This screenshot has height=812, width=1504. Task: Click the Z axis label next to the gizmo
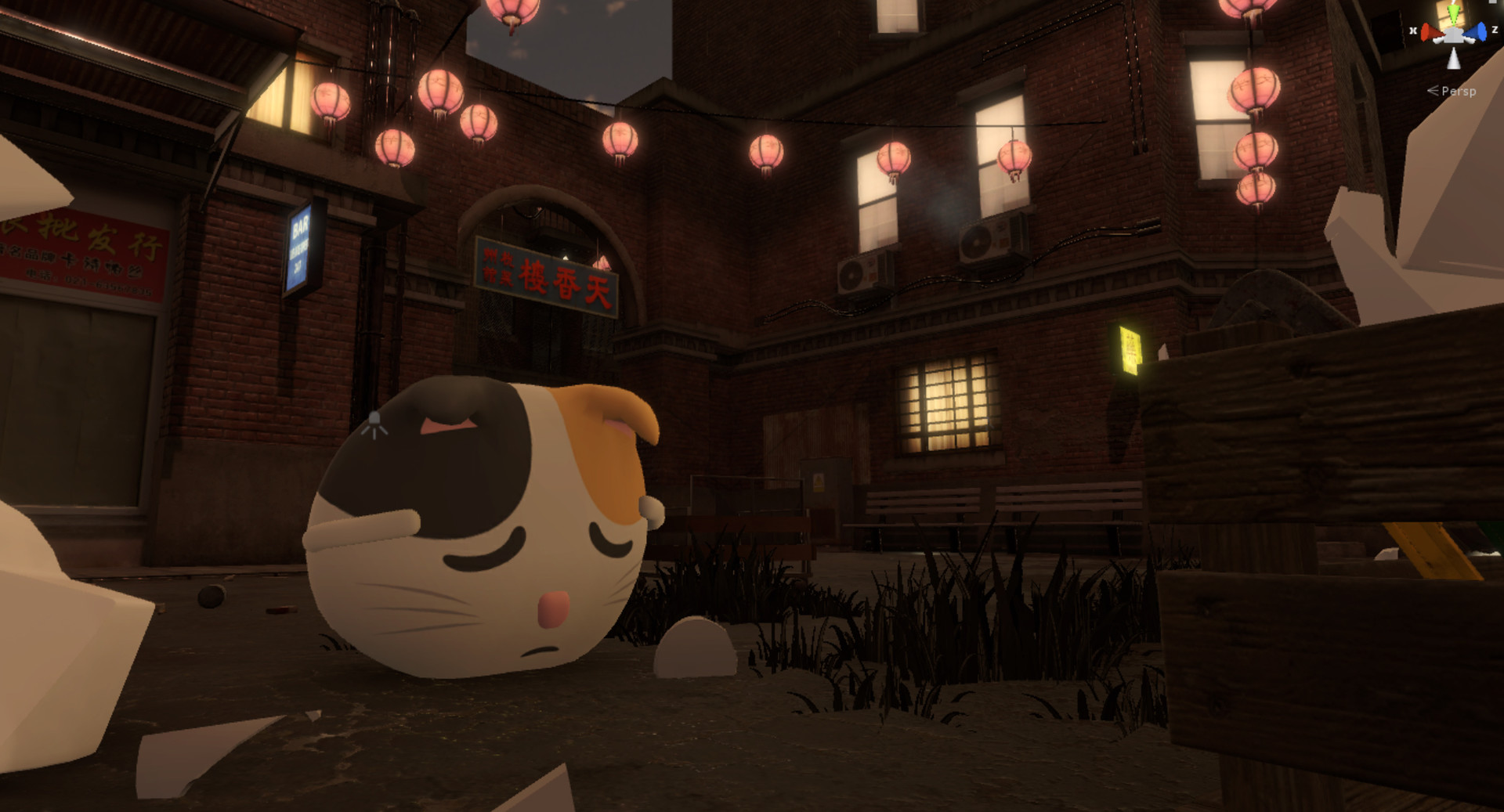1495,30
